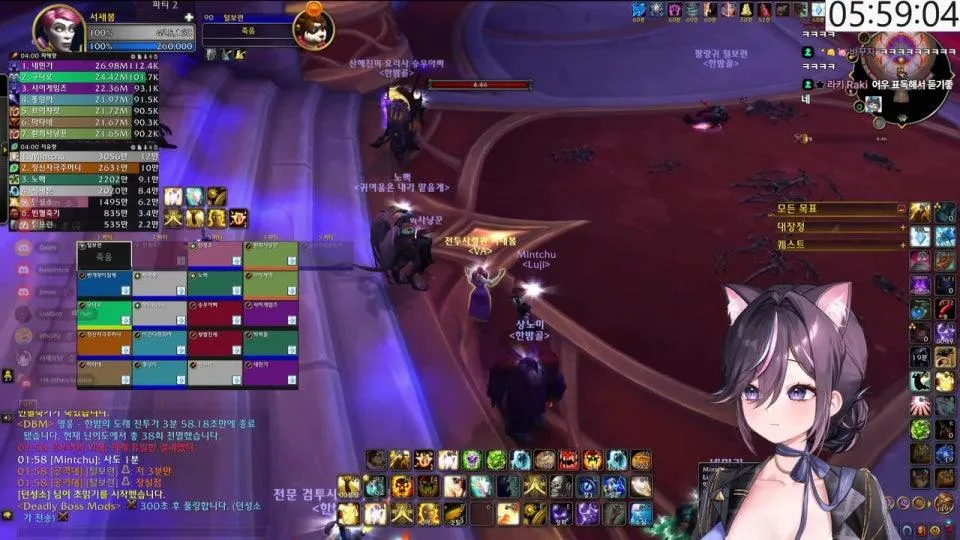Expand the 대장정 tracker section
The height and width of the screenshot is (540, 960).
click(x=902, y=227)
